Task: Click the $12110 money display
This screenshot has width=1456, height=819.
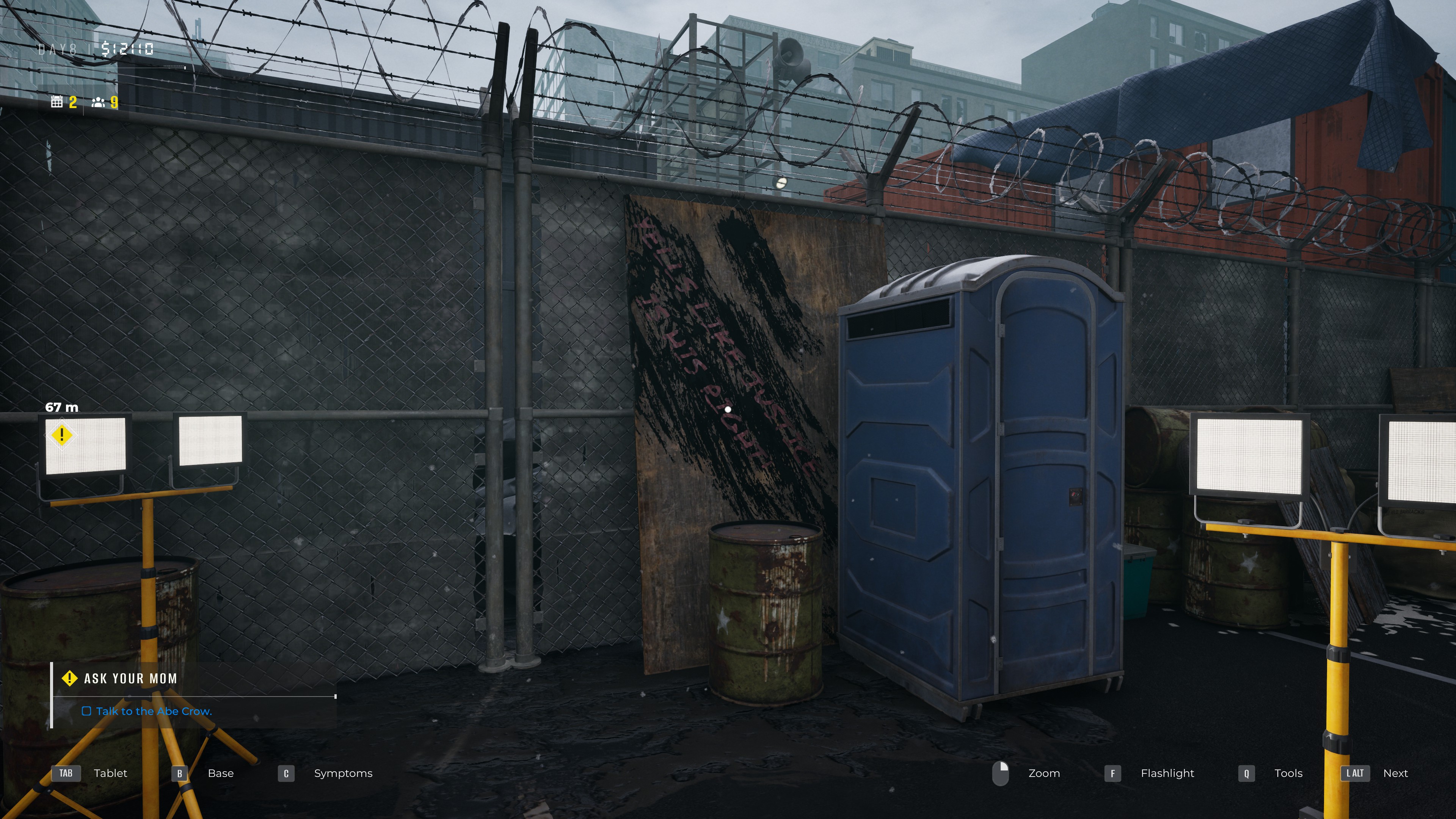Action: (x=127, y=49)
